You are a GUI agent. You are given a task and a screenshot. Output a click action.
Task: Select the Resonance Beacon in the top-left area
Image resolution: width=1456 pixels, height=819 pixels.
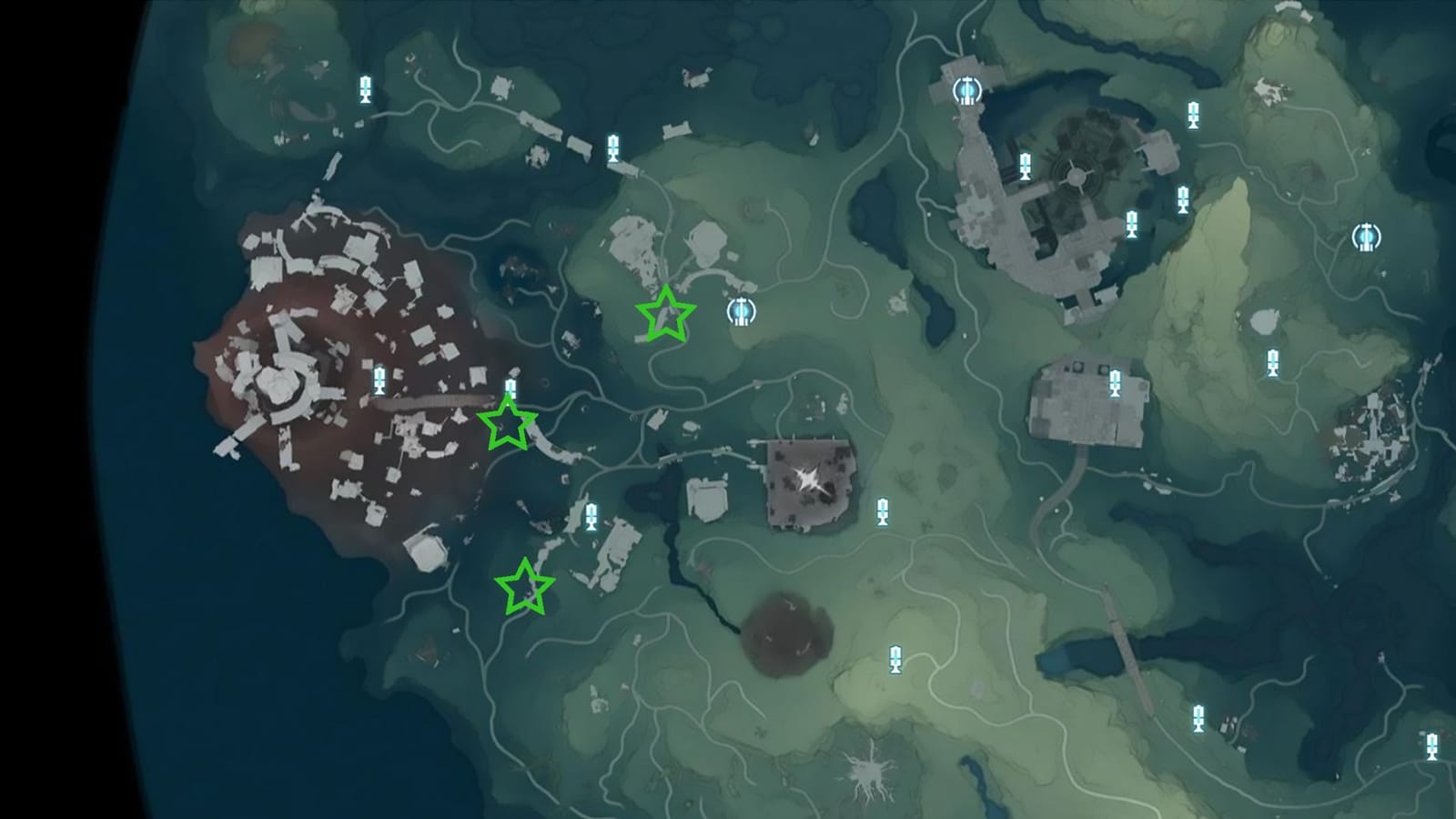[x=364, y=87]
